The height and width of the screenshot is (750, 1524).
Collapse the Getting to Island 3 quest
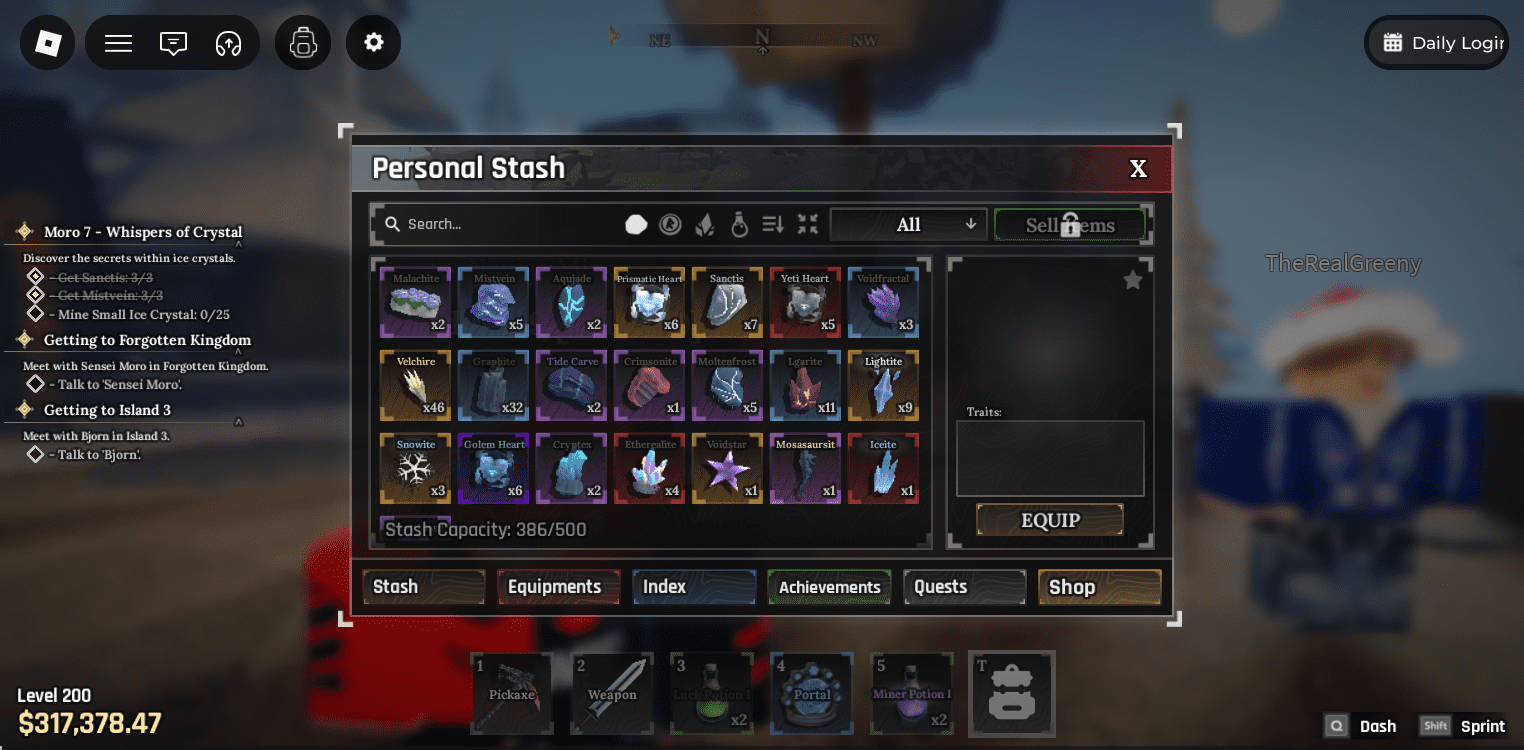click(x=239, y=421)
